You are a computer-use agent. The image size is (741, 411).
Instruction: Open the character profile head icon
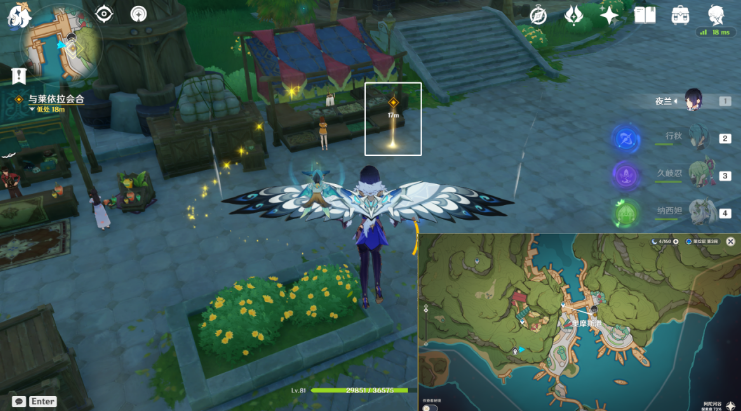717,15
